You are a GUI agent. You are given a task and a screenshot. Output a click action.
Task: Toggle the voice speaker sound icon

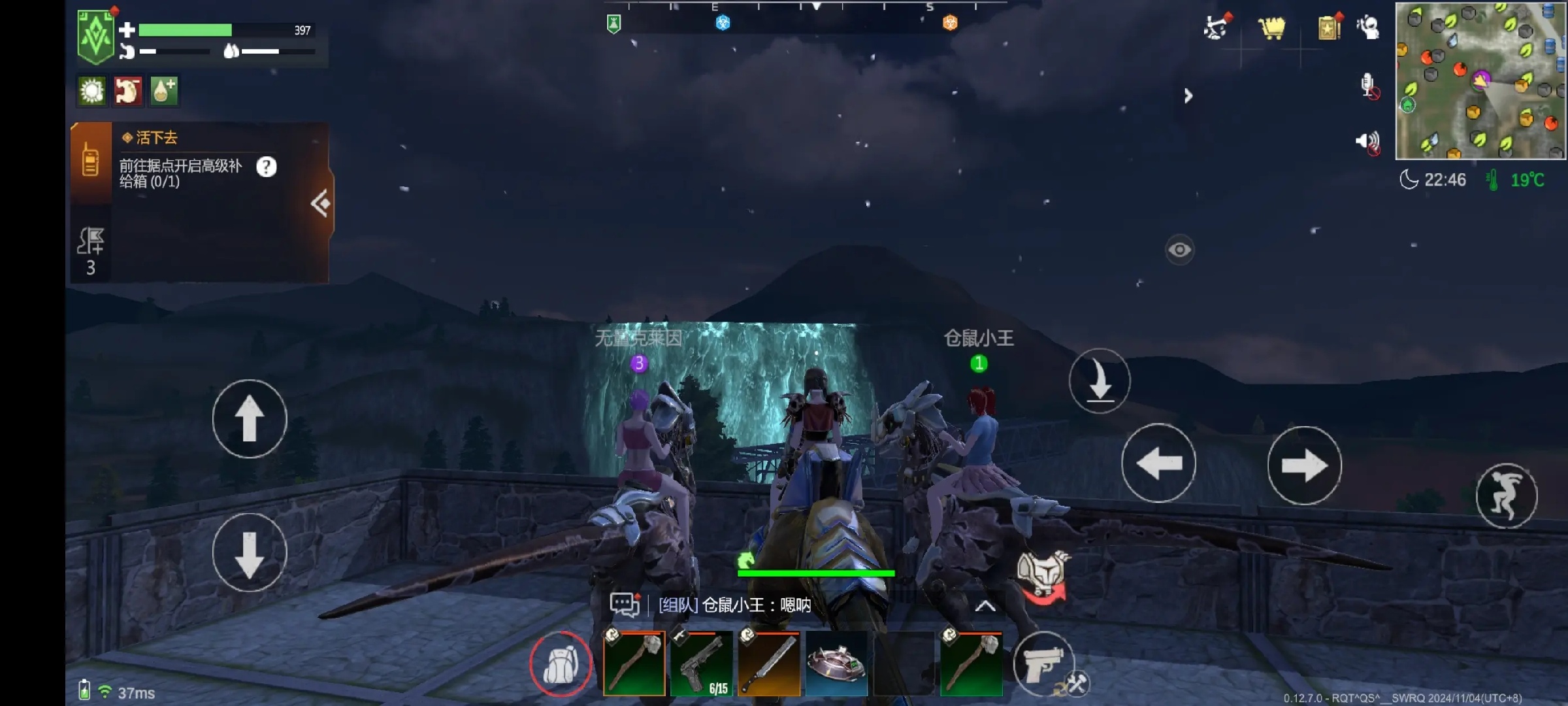click(1368, 142)
